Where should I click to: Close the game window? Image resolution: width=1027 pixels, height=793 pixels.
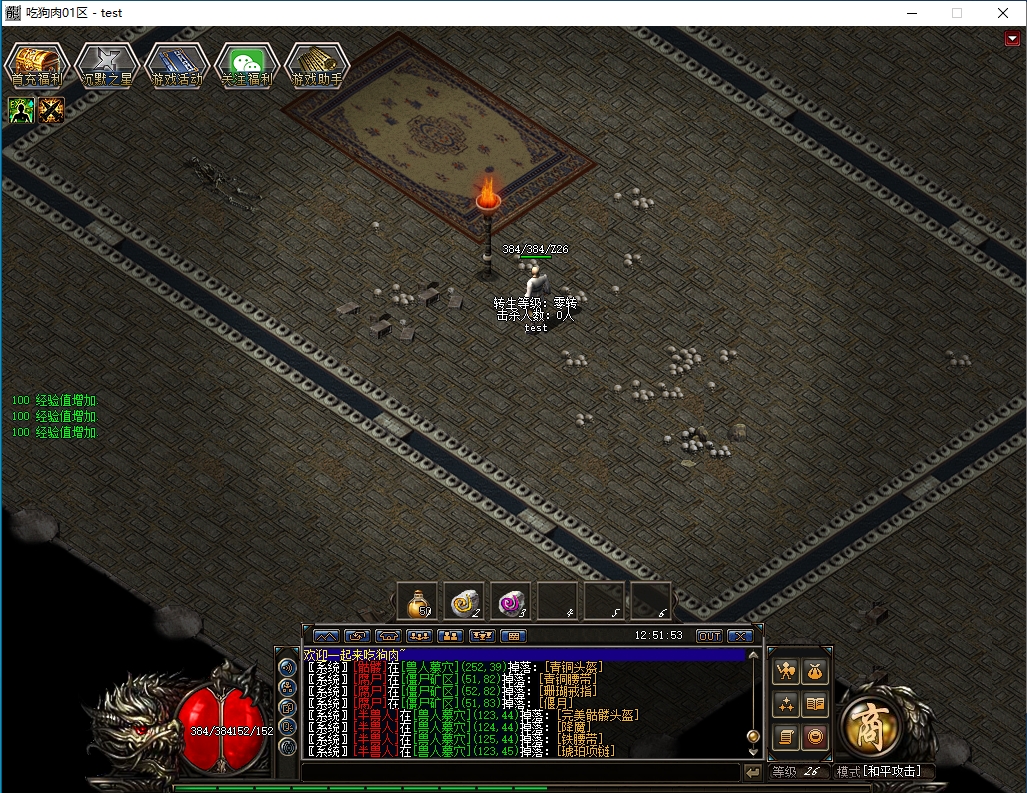1002,13
